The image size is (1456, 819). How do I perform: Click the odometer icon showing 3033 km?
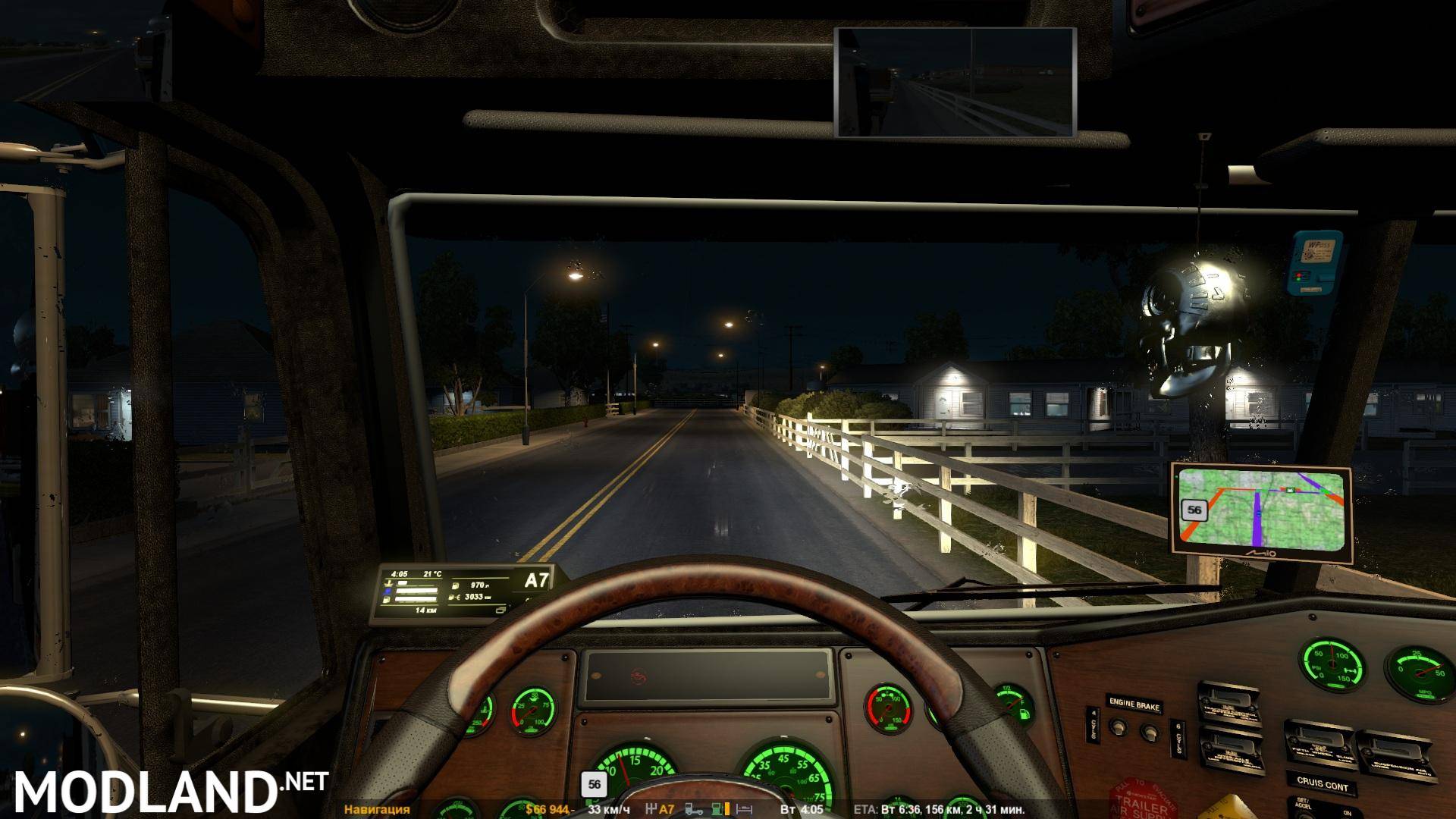pos(453,597)
